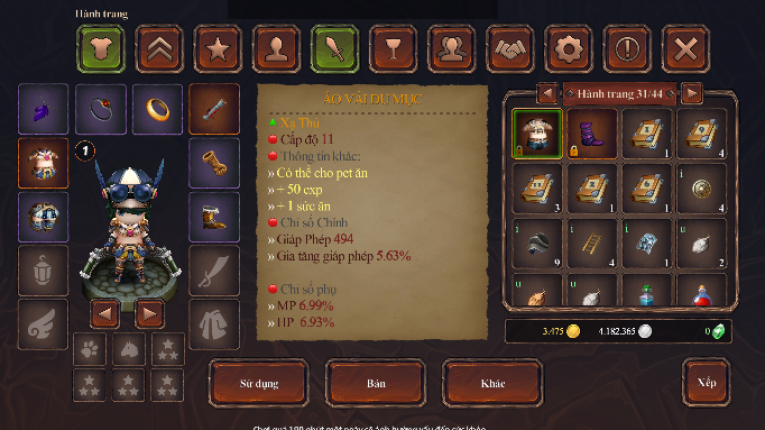The width and height of the screenshot is (765, 430).
Task: Click the Sử dụng (use) button
Action: click(259, 384)
